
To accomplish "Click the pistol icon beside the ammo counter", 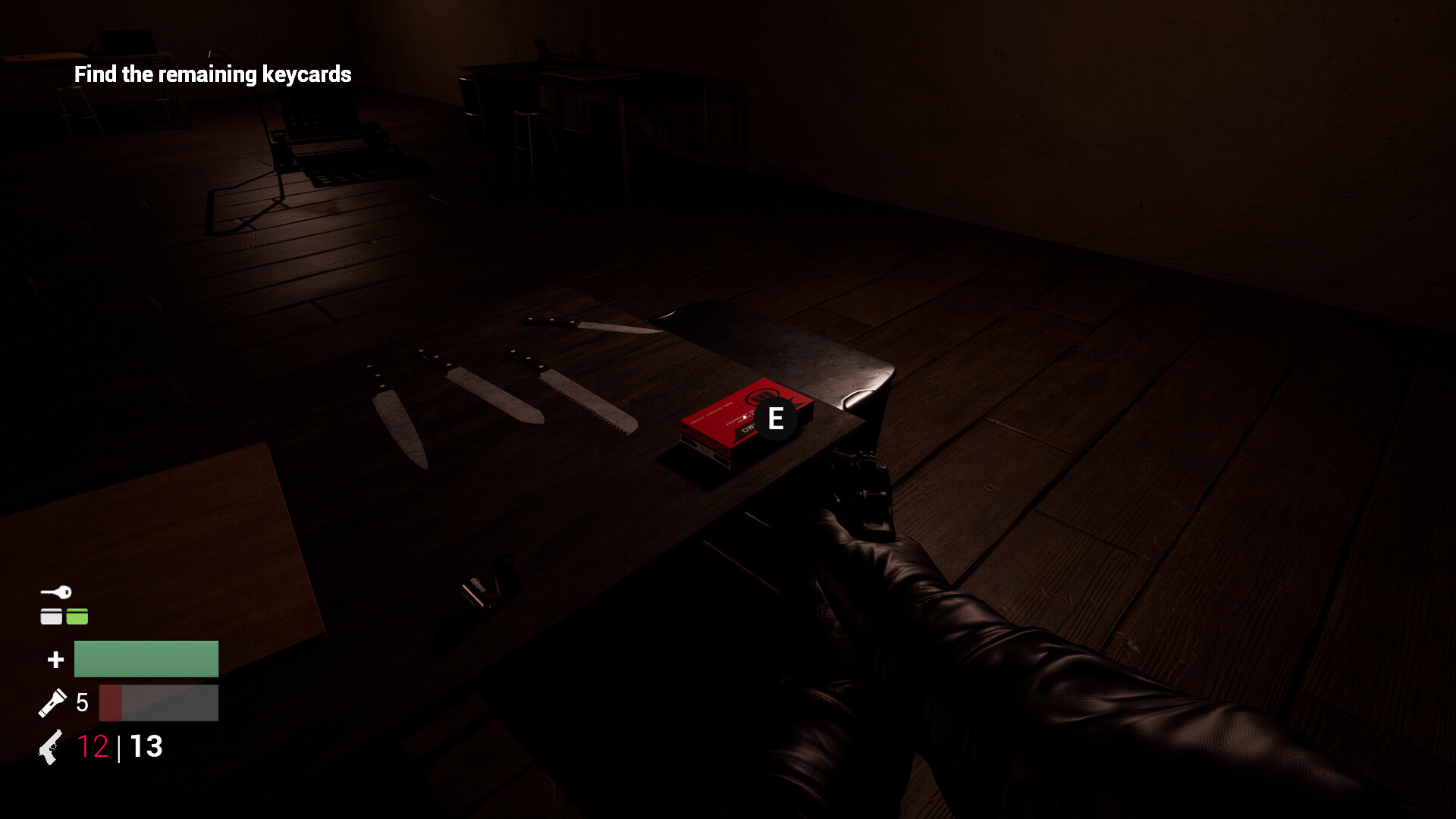I will [x=50, y=748].
